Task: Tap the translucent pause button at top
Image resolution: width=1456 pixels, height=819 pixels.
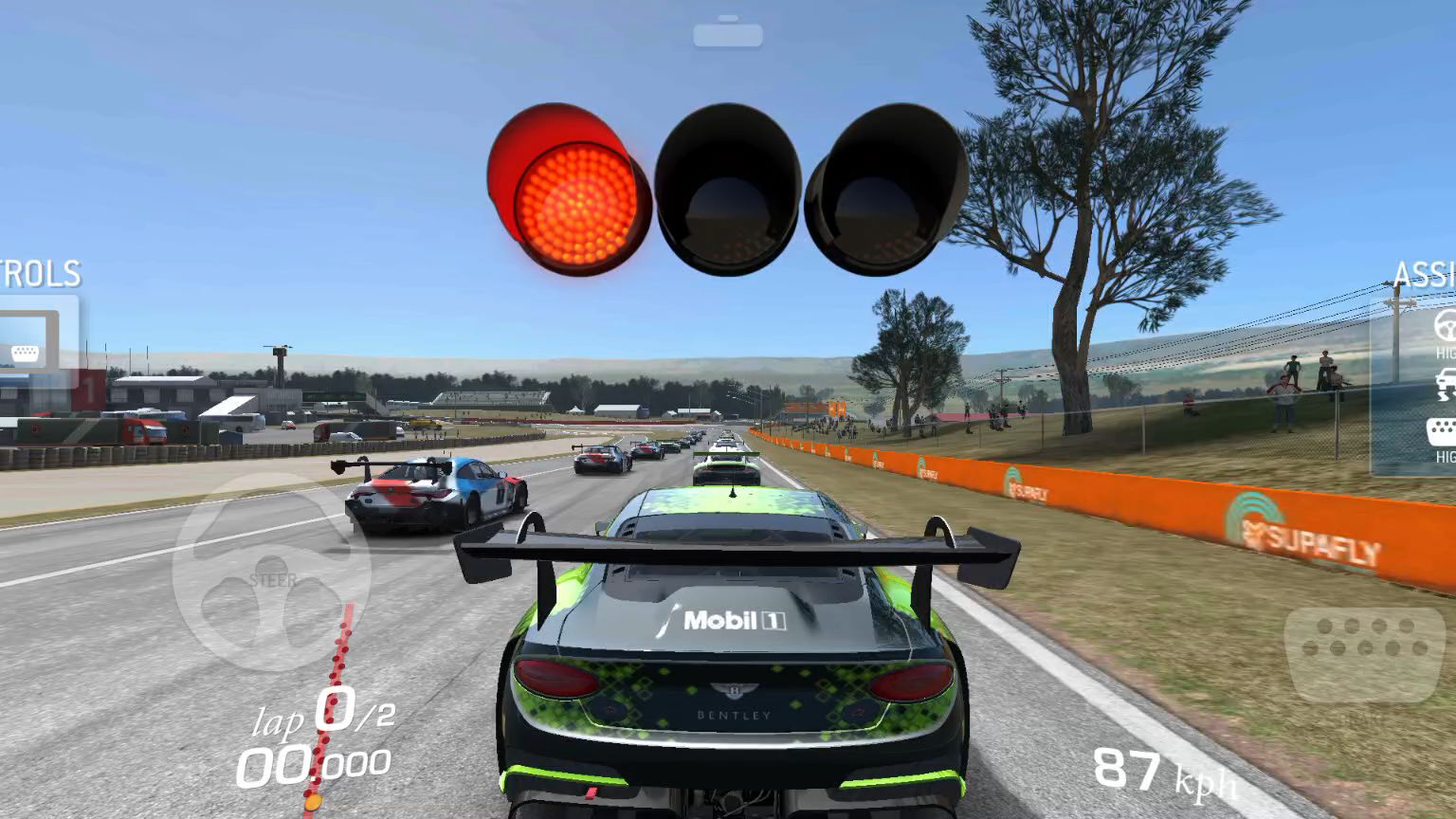Action: [x=727, y=34]
